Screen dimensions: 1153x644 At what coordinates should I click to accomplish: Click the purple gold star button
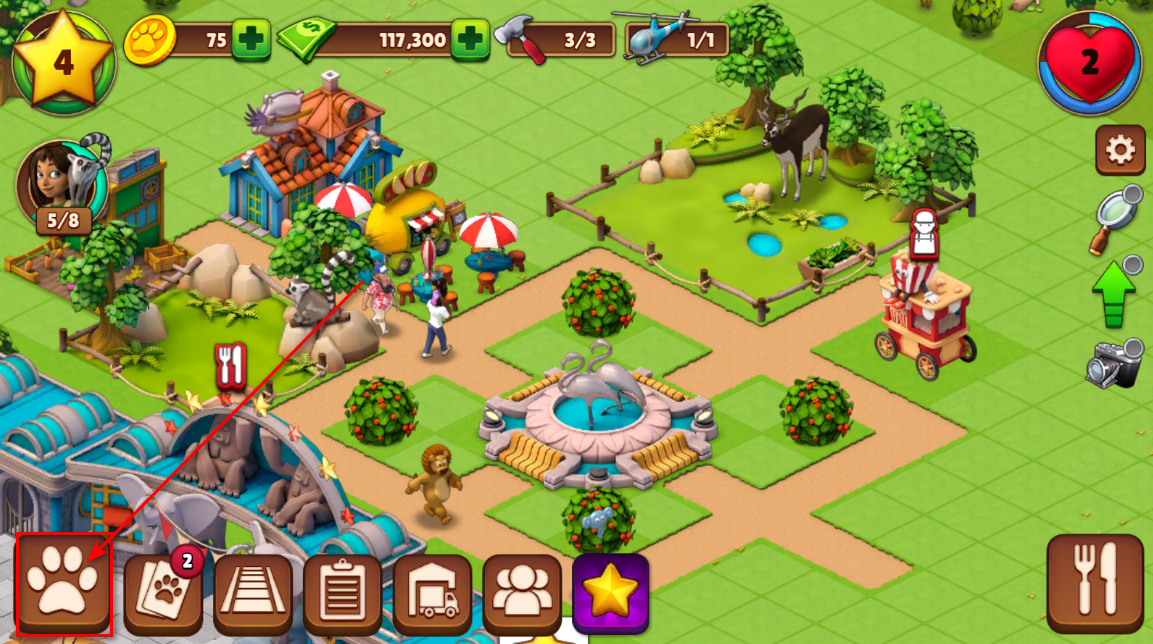610,594
